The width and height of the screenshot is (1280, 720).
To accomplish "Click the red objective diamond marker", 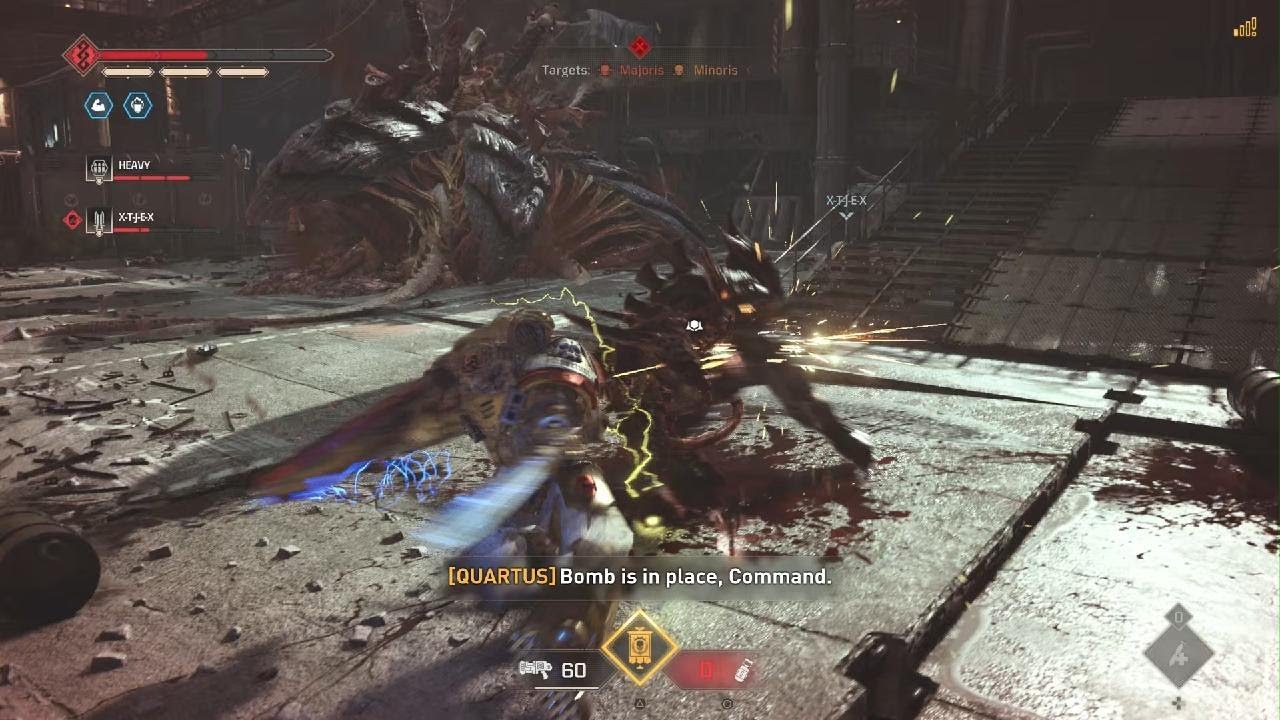I will 639,46.
